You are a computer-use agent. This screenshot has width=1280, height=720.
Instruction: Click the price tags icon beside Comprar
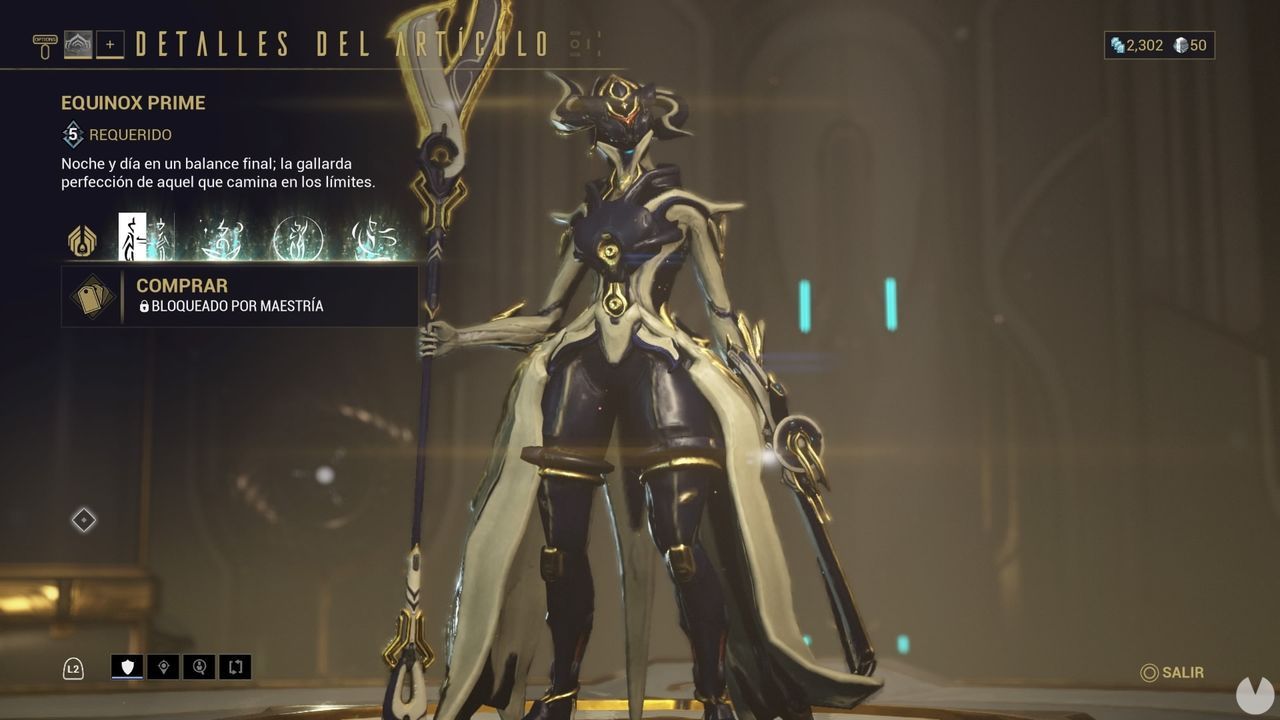coord(94,296)
